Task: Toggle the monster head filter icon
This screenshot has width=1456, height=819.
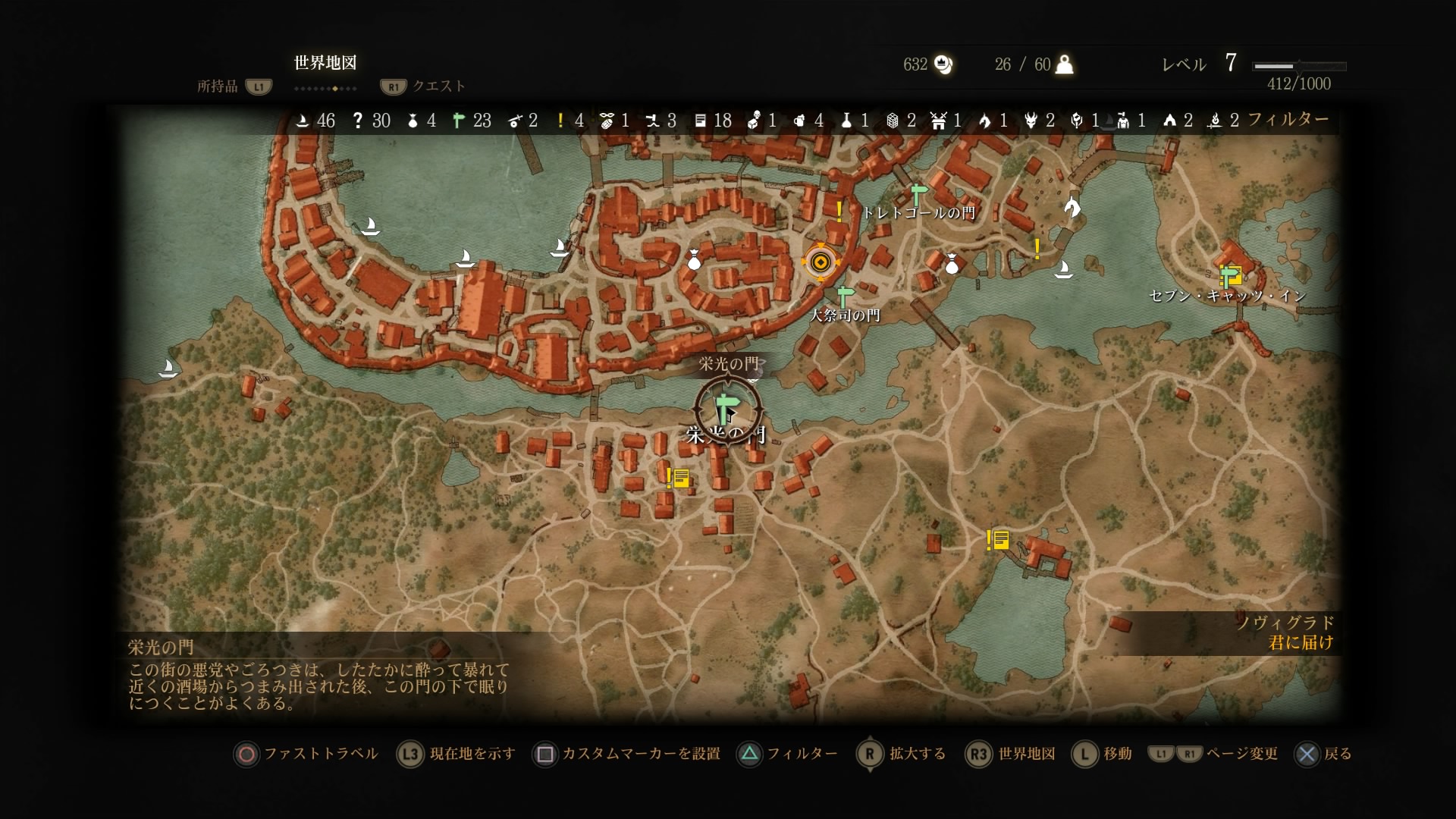Action: pyautogui.click(x=1030, y=121)
